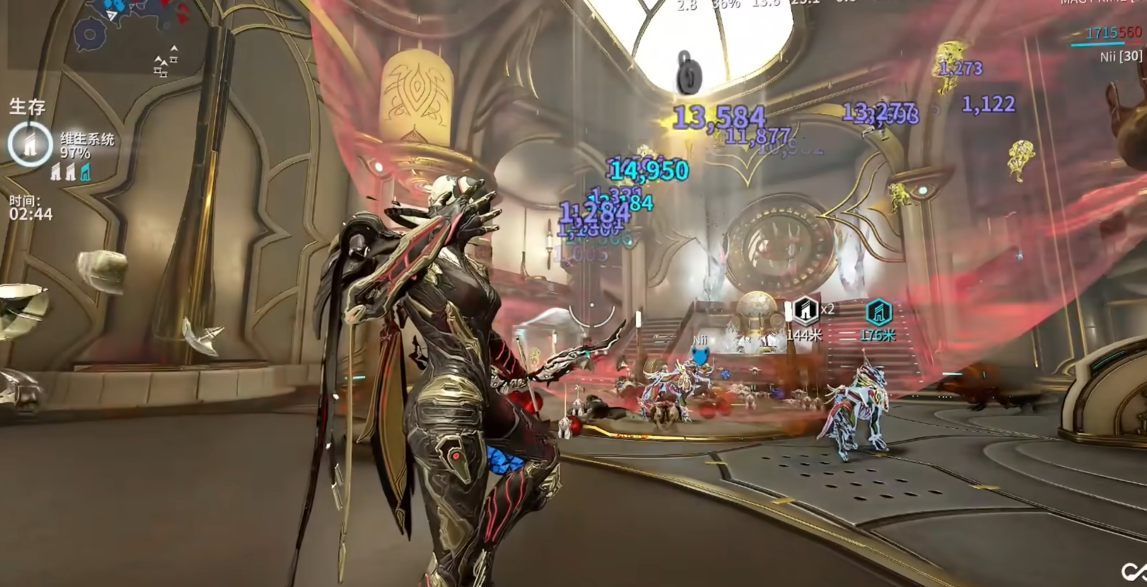This screenshot has height=587, width=1147.
Task: Select squad member Nii [30]
Action: click(1120, 57)
